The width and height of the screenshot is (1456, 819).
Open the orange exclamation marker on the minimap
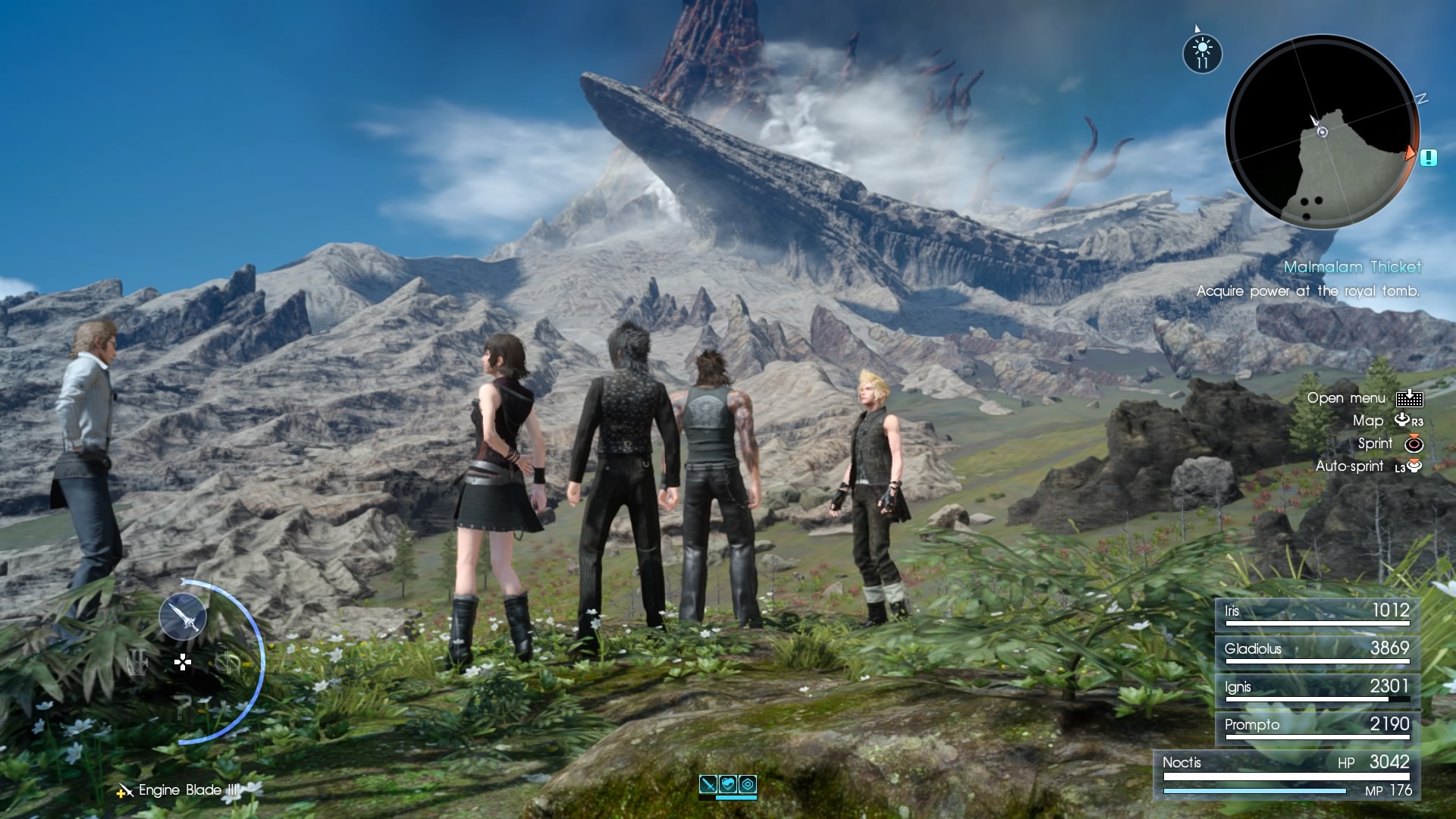tap(1429, 158)
